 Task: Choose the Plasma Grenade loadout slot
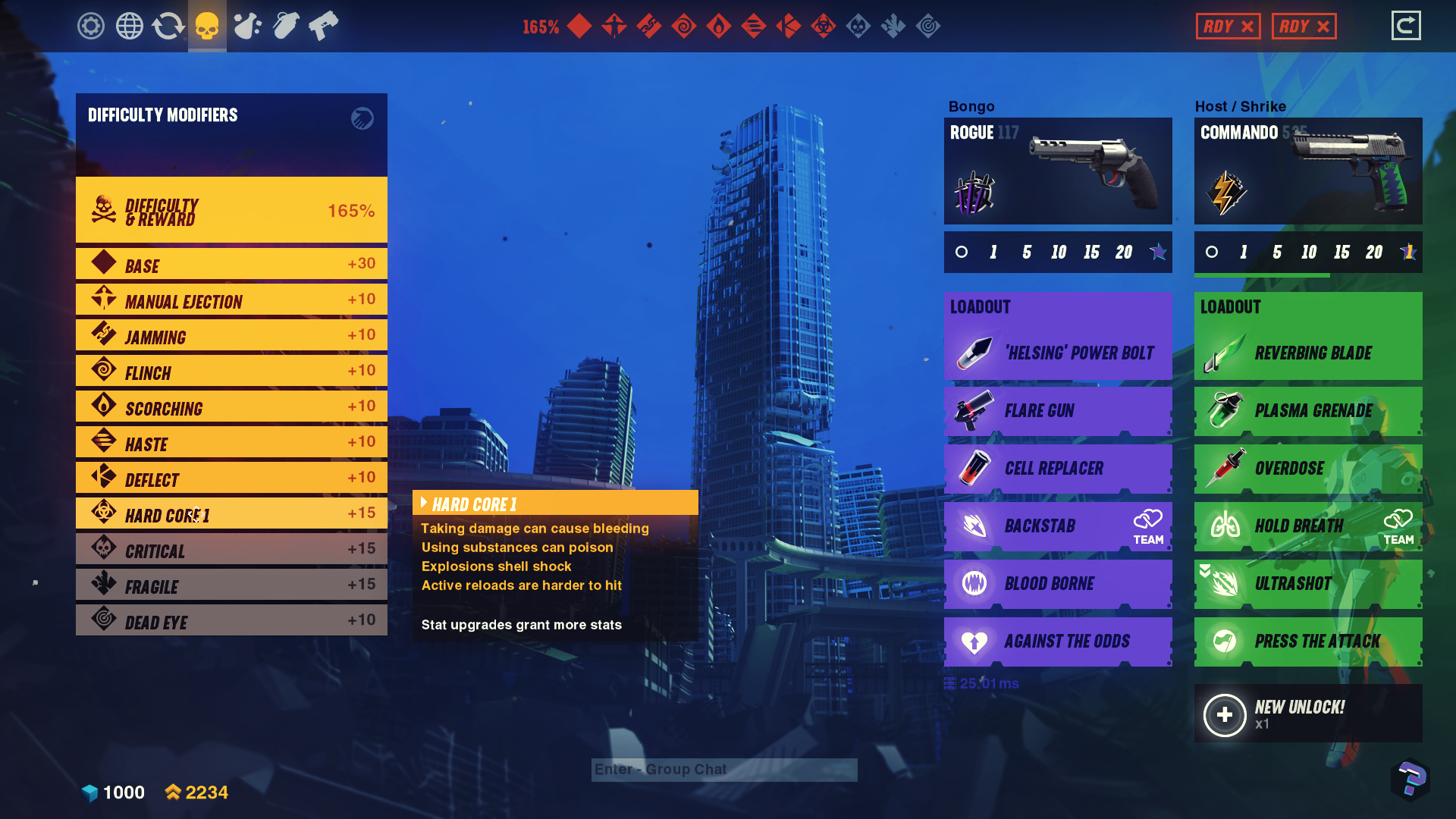tap(1308, 411)
